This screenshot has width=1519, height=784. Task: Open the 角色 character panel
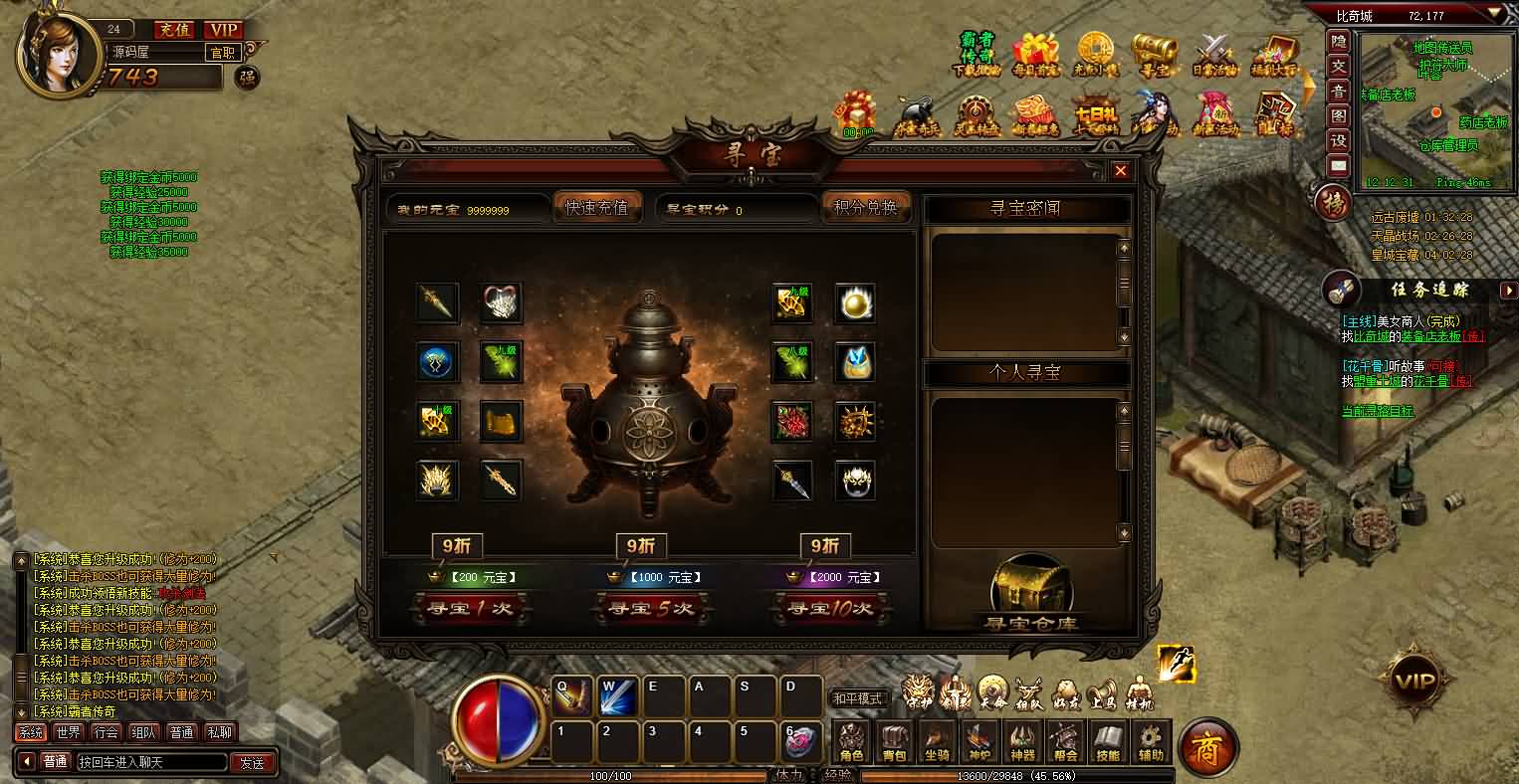tap(852, 742)
